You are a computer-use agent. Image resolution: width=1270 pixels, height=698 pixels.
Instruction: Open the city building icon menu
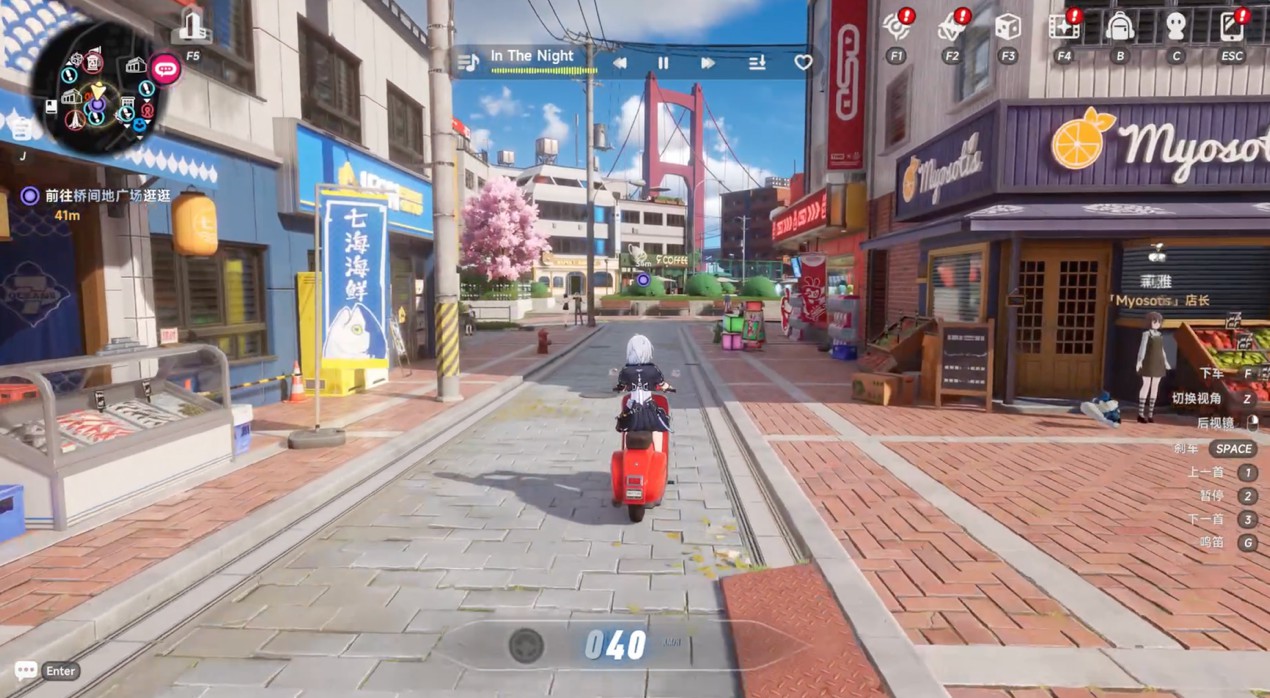coord(192,28)
